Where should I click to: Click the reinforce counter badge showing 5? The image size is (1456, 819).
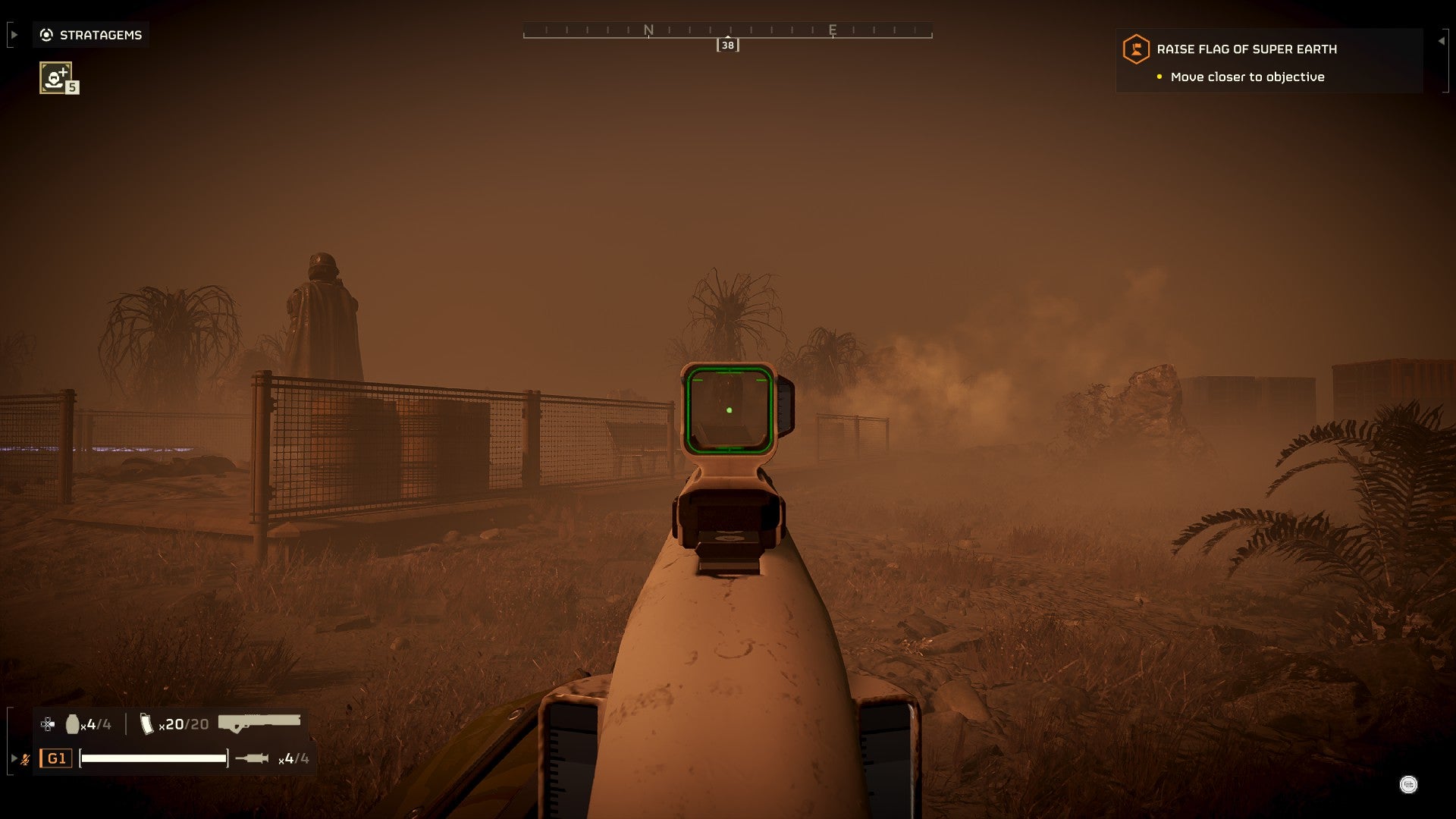[x=71, y=88]
